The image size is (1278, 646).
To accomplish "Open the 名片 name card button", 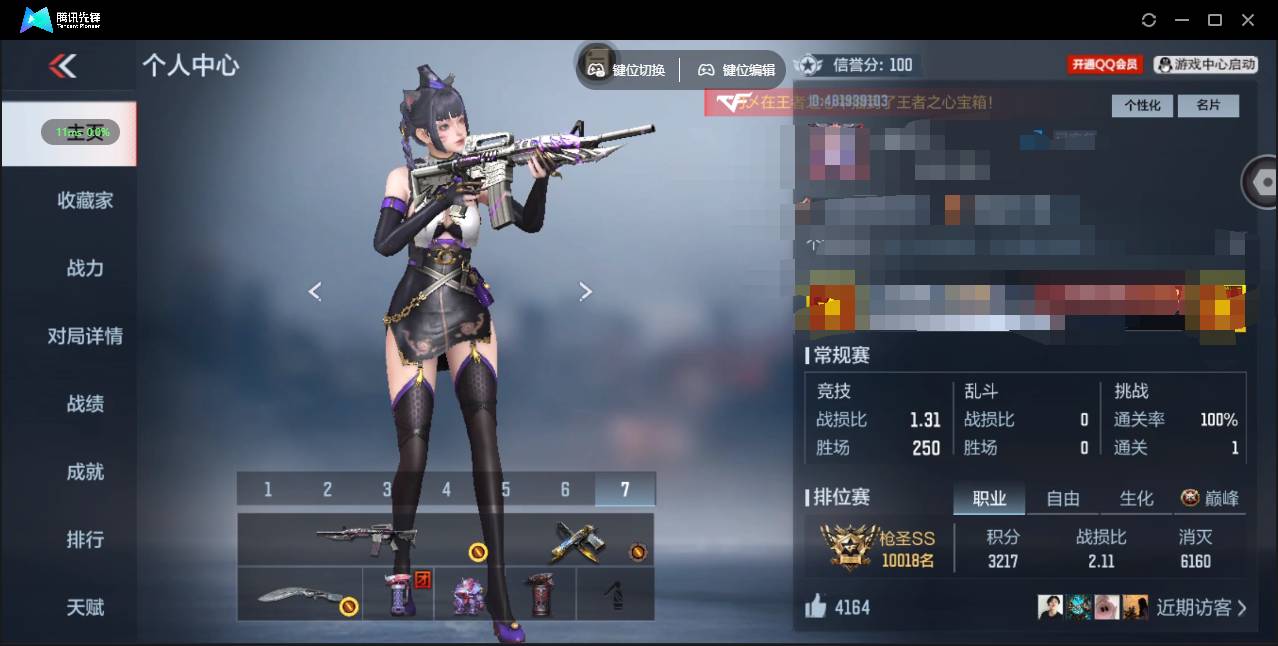I will tap(1208, 105).
